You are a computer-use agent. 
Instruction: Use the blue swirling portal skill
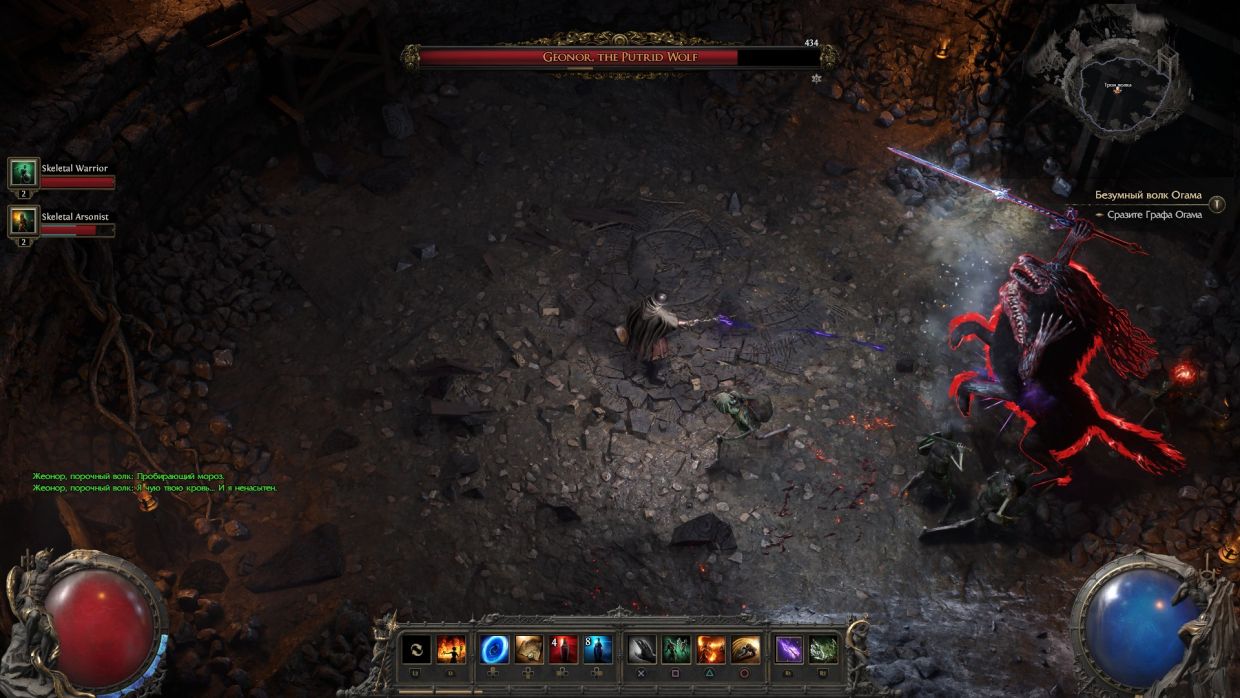click(x=494, y=650)
